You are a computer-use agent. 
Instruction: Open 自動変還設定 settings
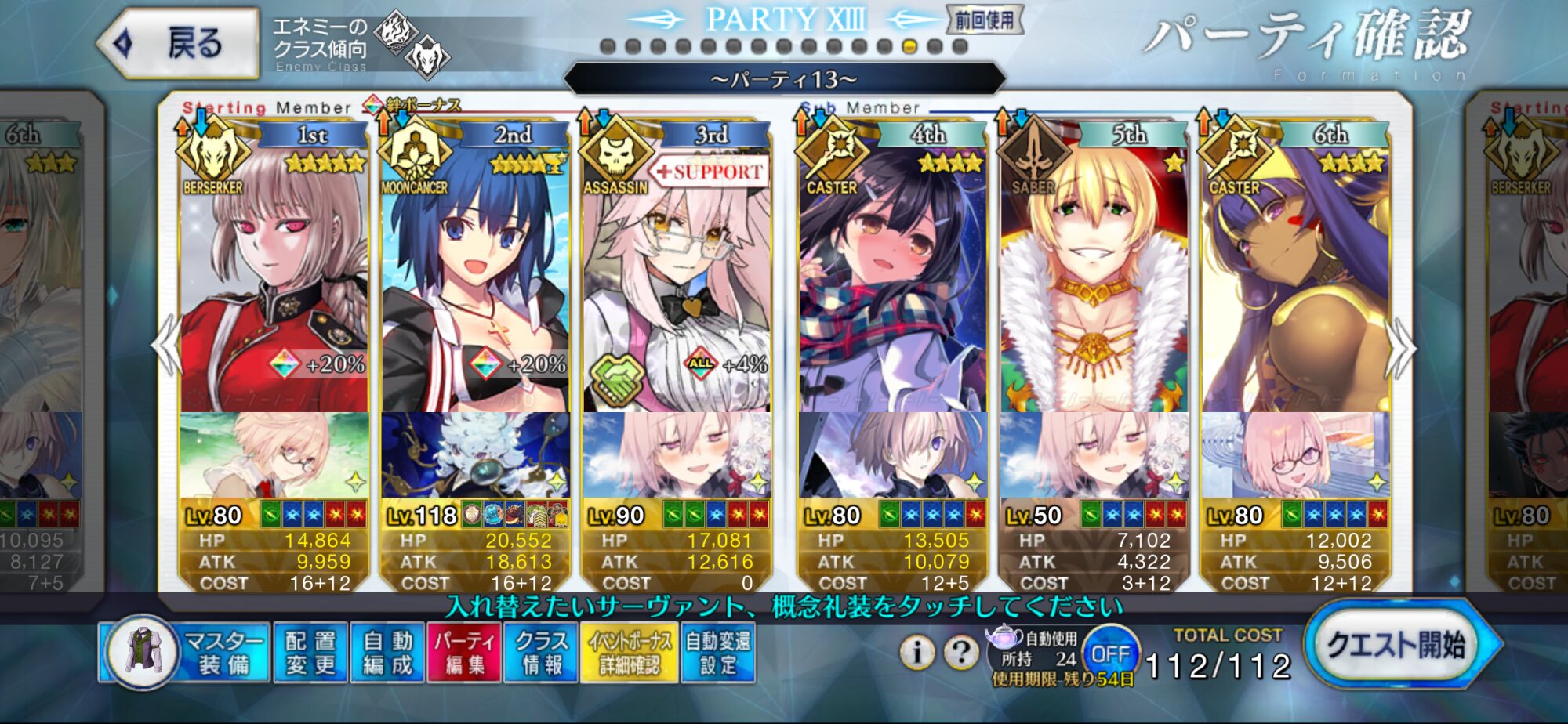click(x=718, y=653)
